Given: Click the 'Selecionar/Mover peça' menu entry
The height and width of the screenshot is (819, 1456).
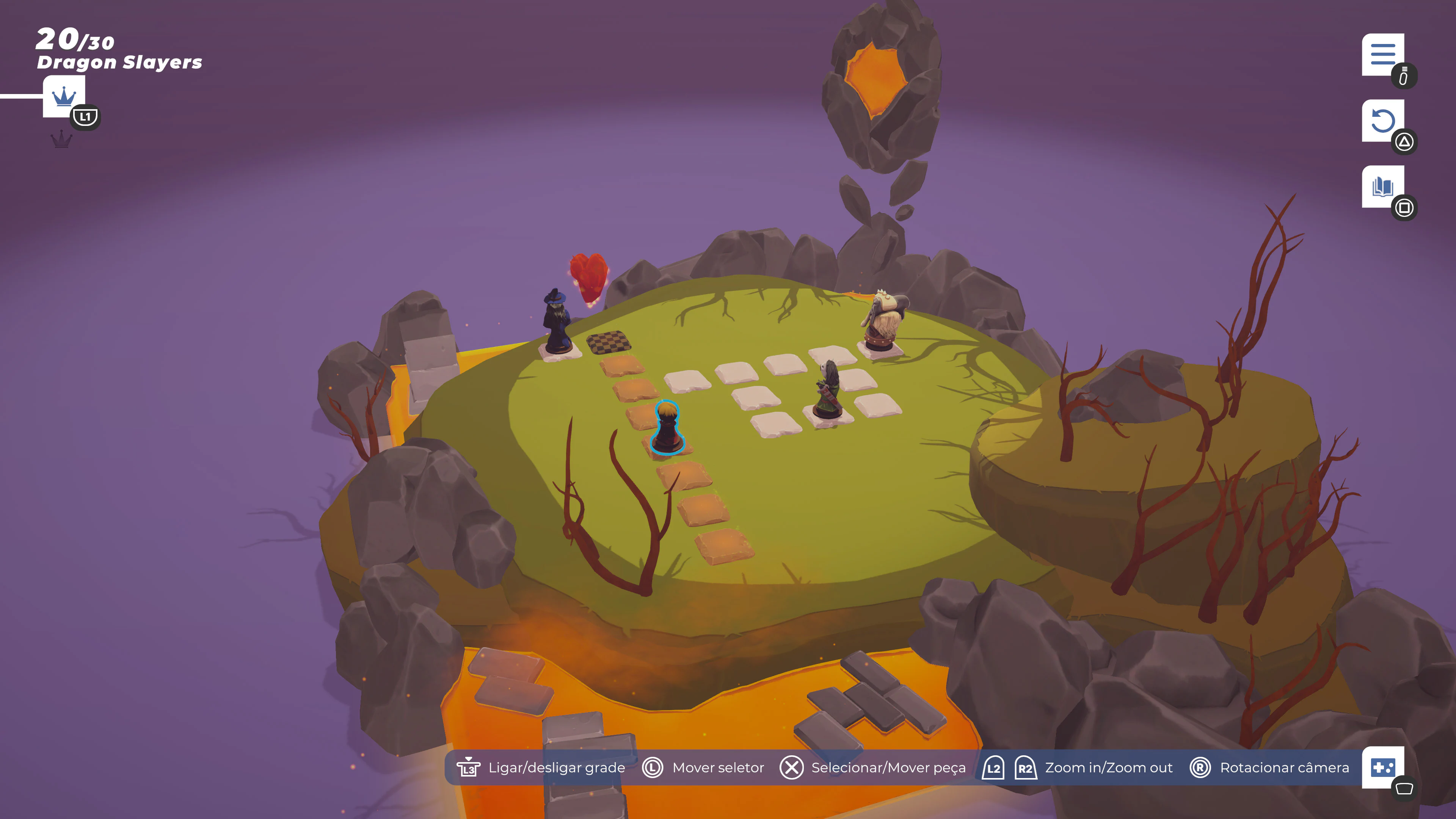Looking at the screenshot, I should [x=888, y=767].
